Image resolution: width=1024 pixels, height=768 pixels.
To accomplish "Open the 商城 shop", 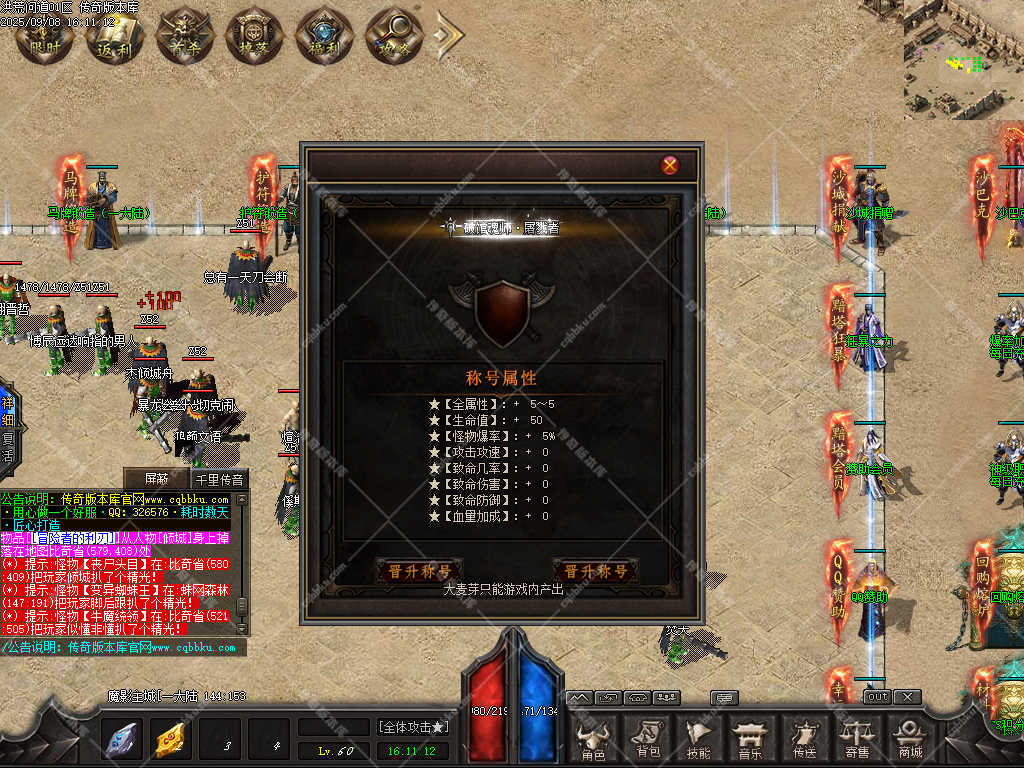I will [x=910, y=739].
